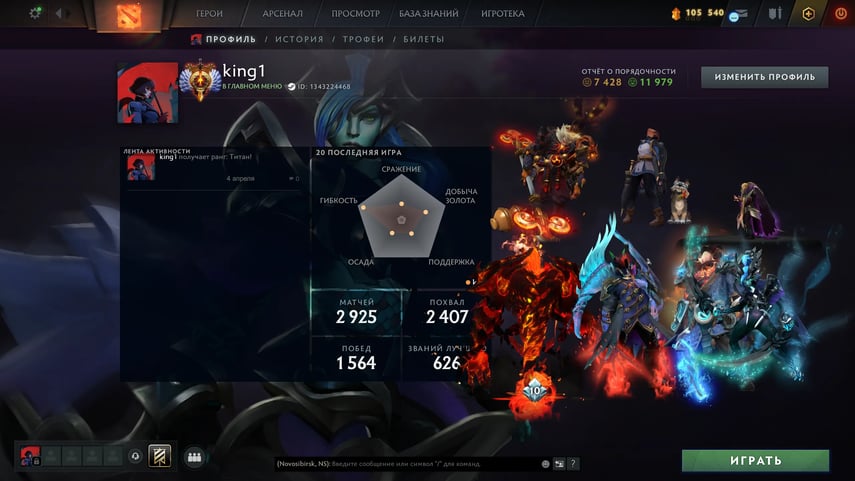The width and height of the screenshot is (855, 481).
Task: Go to the Просмотр section
Action: pyautogui.click(x=355, y=14)
